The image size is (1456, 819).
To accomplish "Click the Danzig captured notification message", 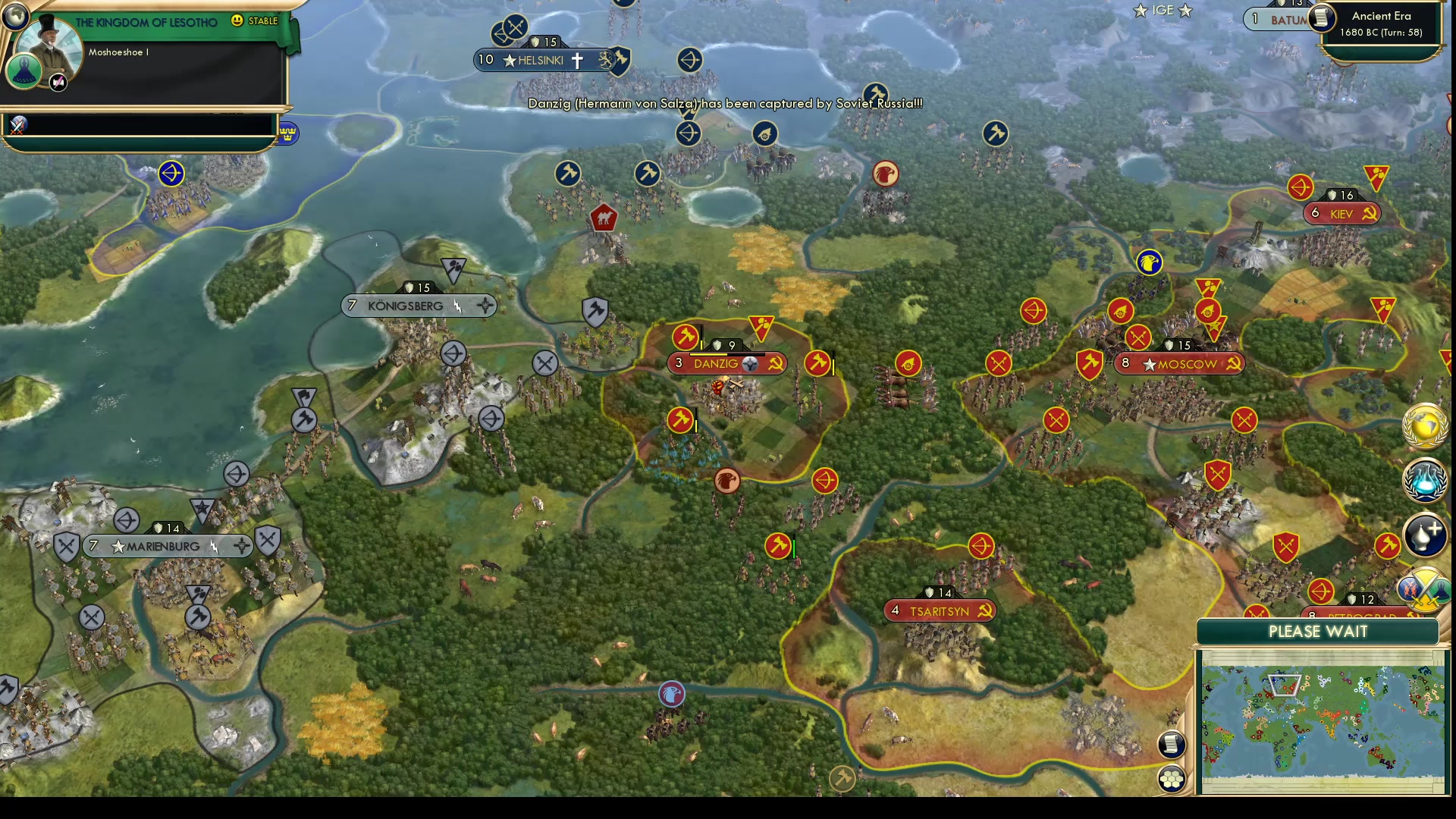I will 724,104.
